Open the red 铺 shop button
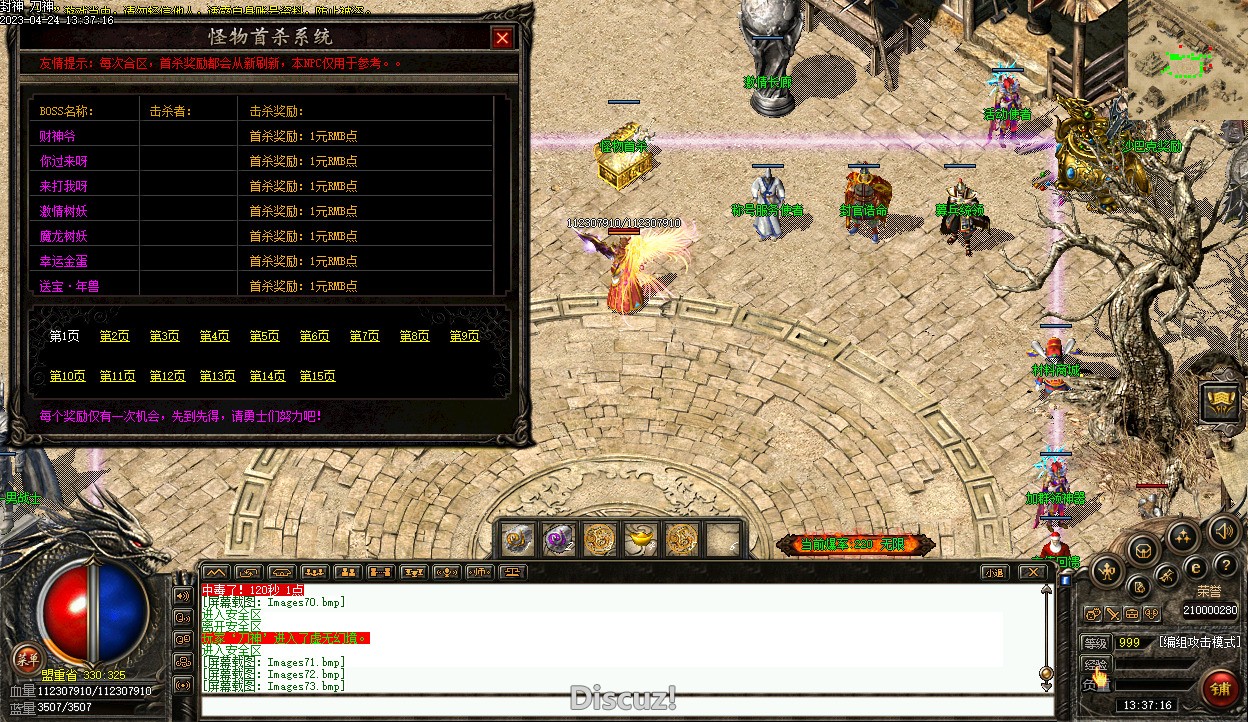 click(x=1220, y=687)
